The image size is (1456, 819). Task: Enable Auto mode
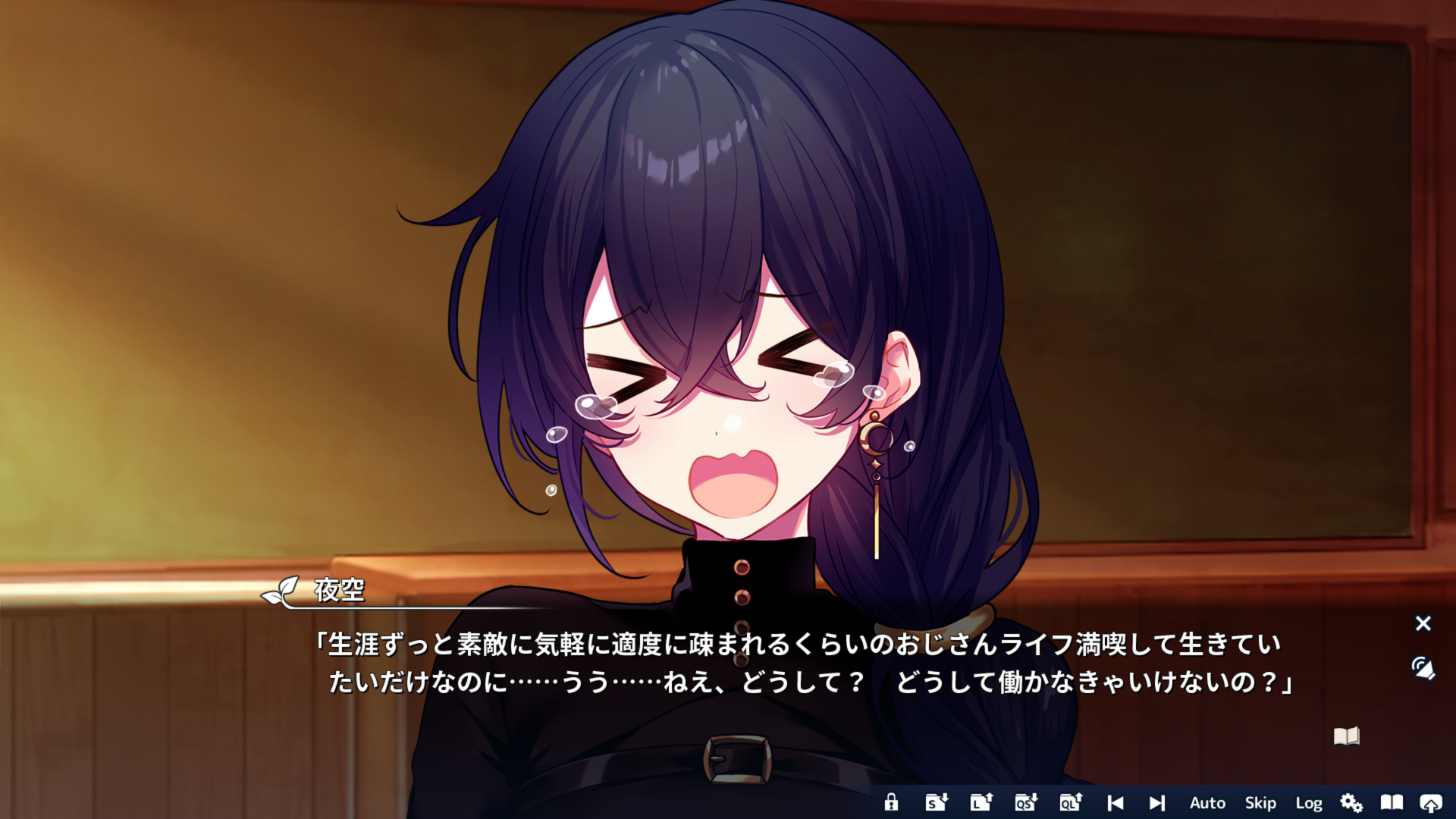1207,802
